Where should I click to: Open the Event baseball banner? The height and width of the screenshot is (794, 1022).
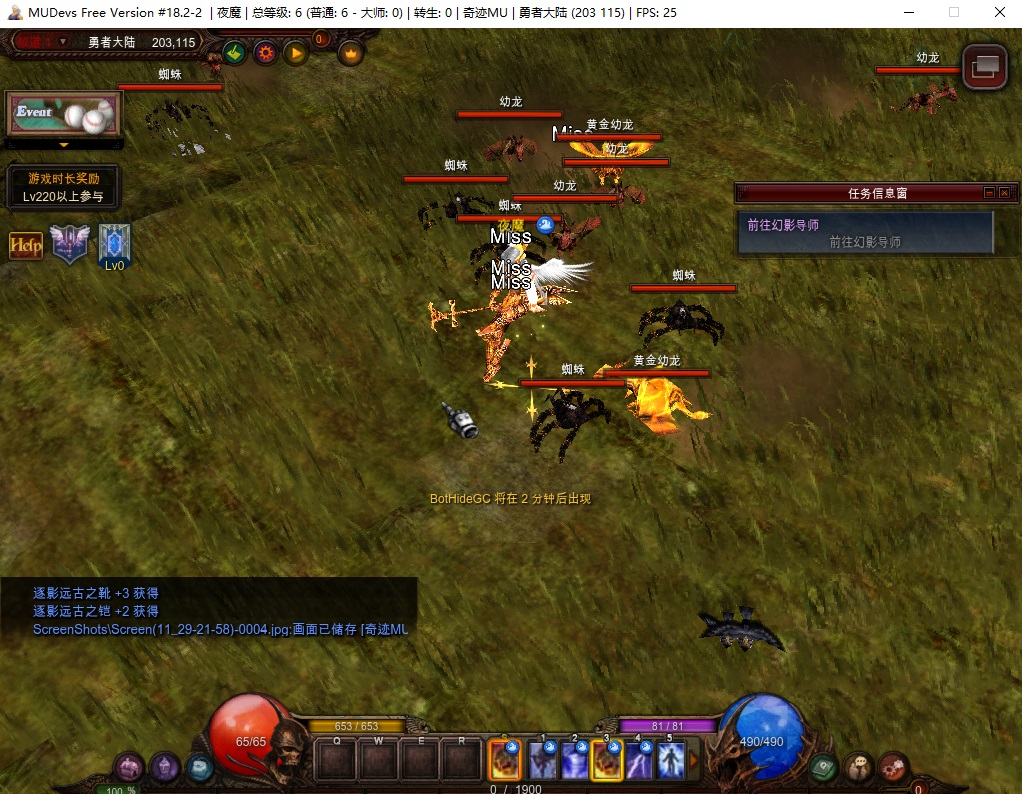(63, 114)
